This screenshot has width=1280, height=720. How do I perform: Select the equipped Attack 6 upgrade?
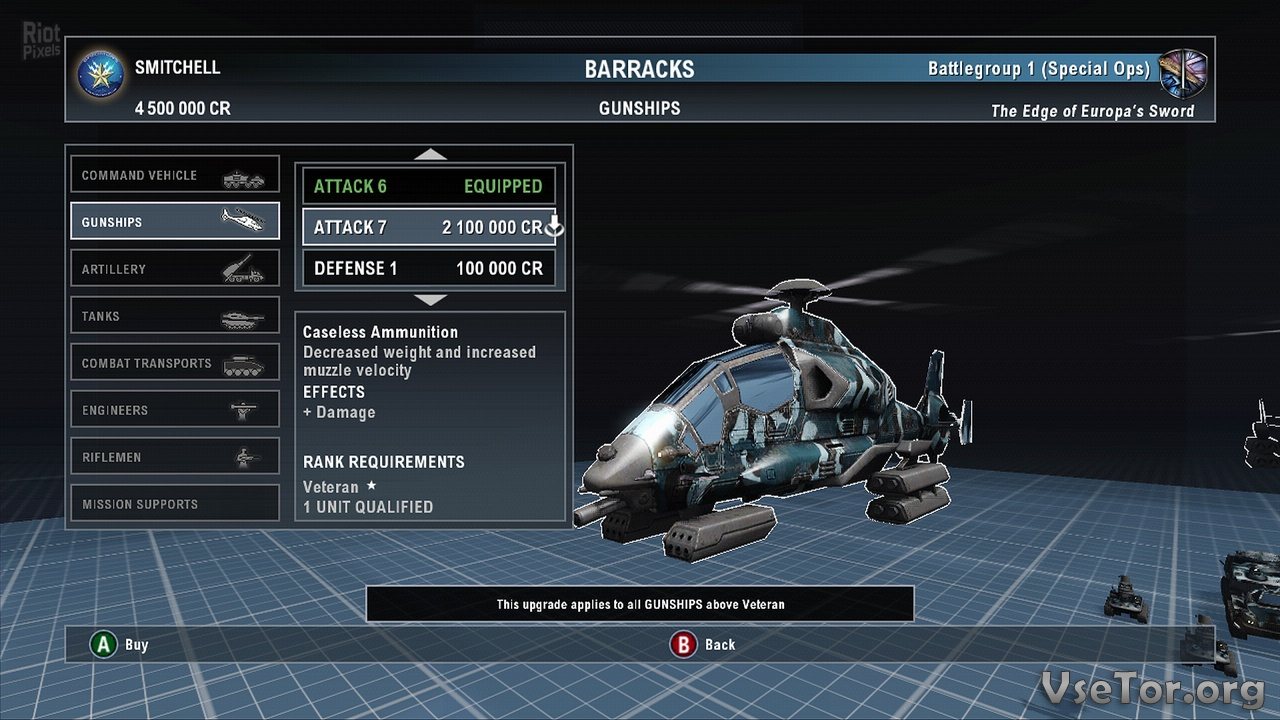[x=429, y=186]
